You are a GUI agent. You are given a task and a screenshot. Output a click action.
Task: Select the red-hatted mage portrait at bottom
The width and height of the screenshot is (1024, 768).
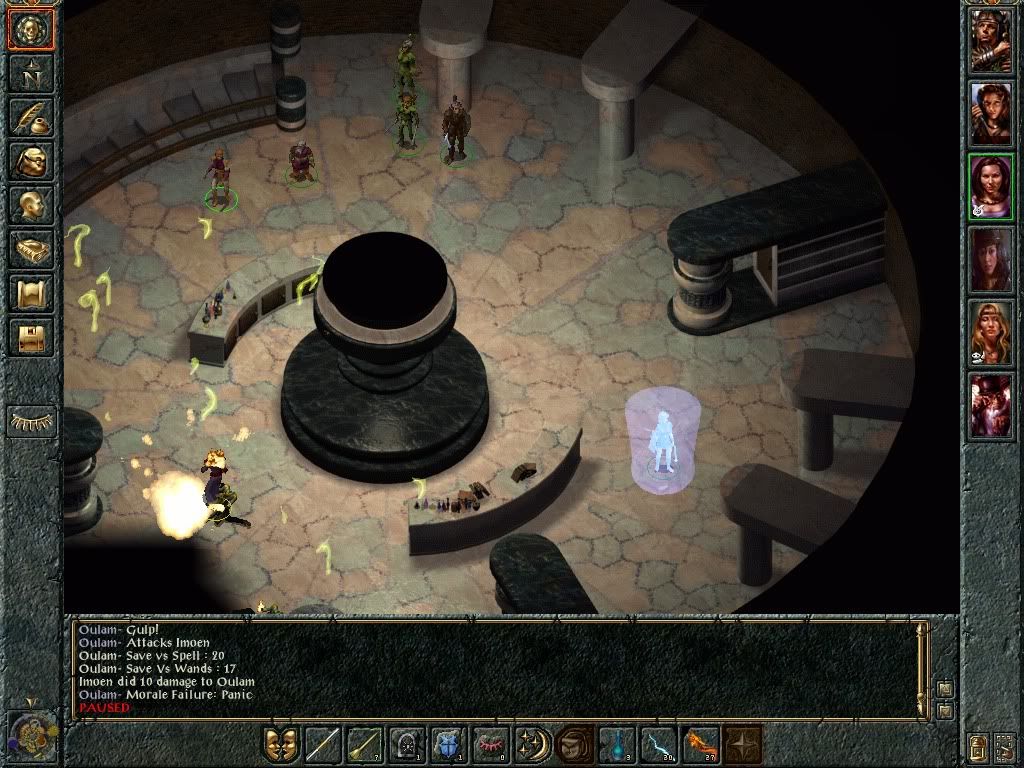[x=991, y=404]
